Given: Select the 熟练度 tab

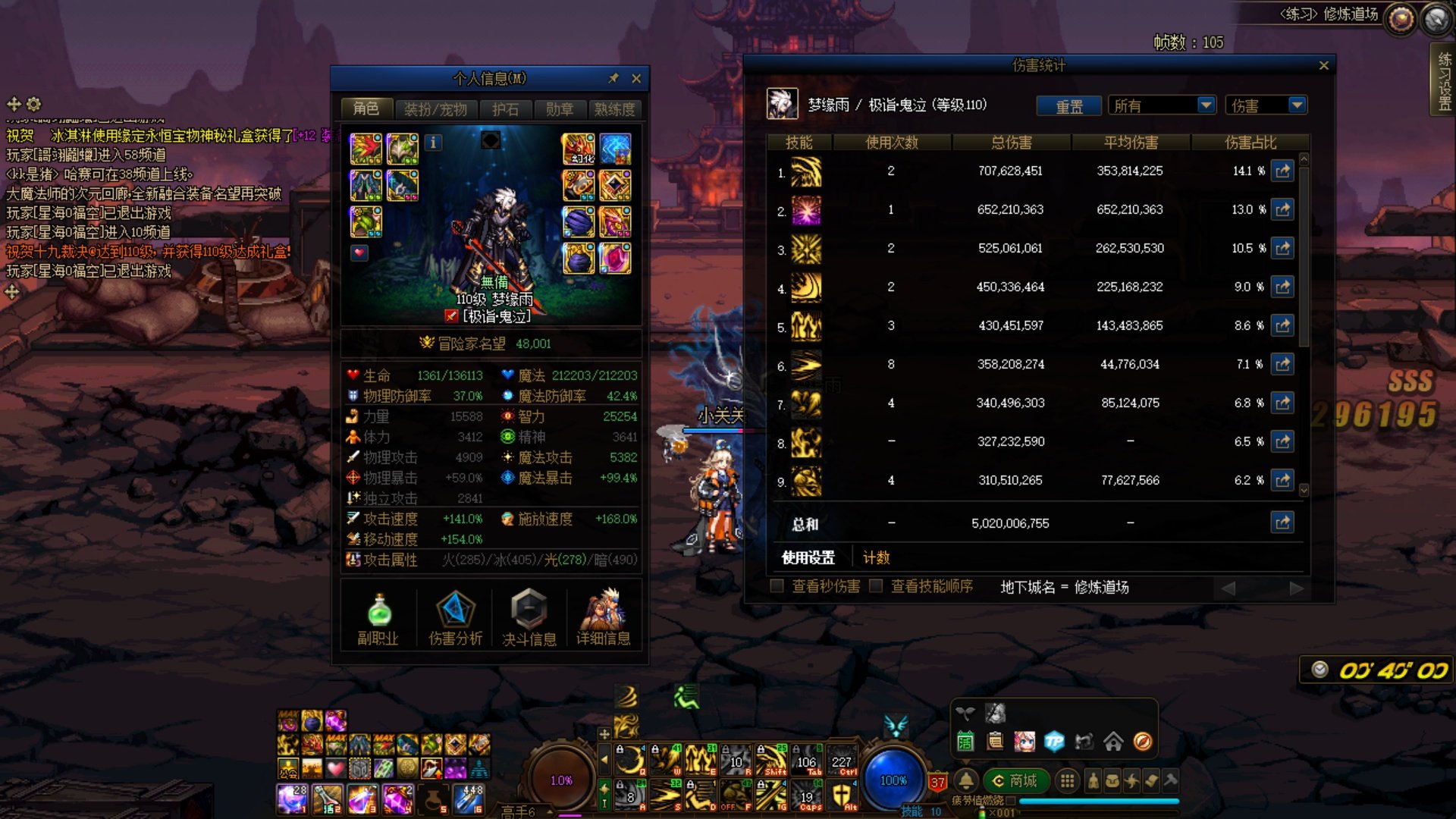Looking at the screenshot, I should click(x=614, y=109).
